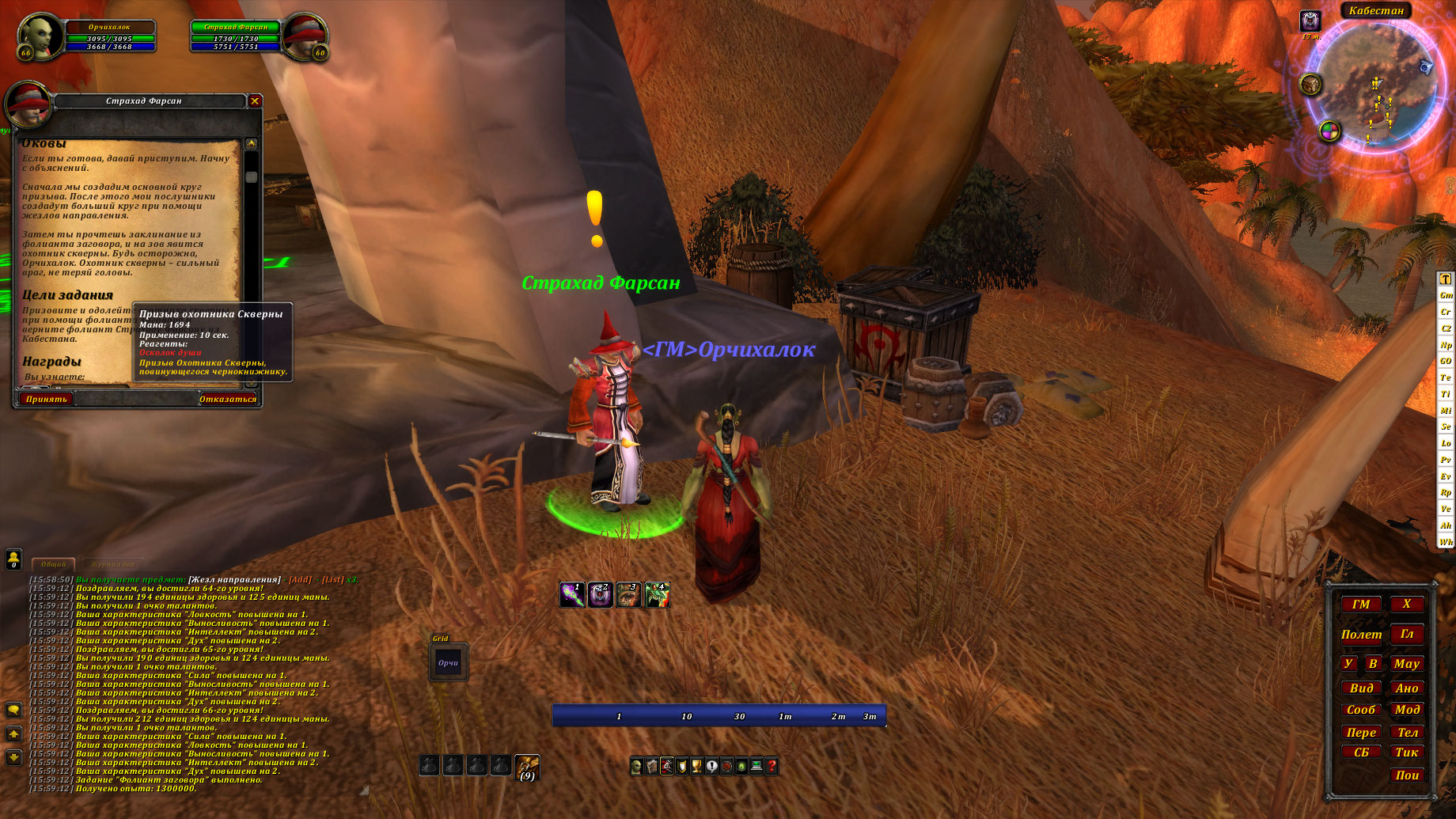The image size is (1456, 819).
Task: Click the treasure chest button beside the minimap
Action: click(1310, 84)
